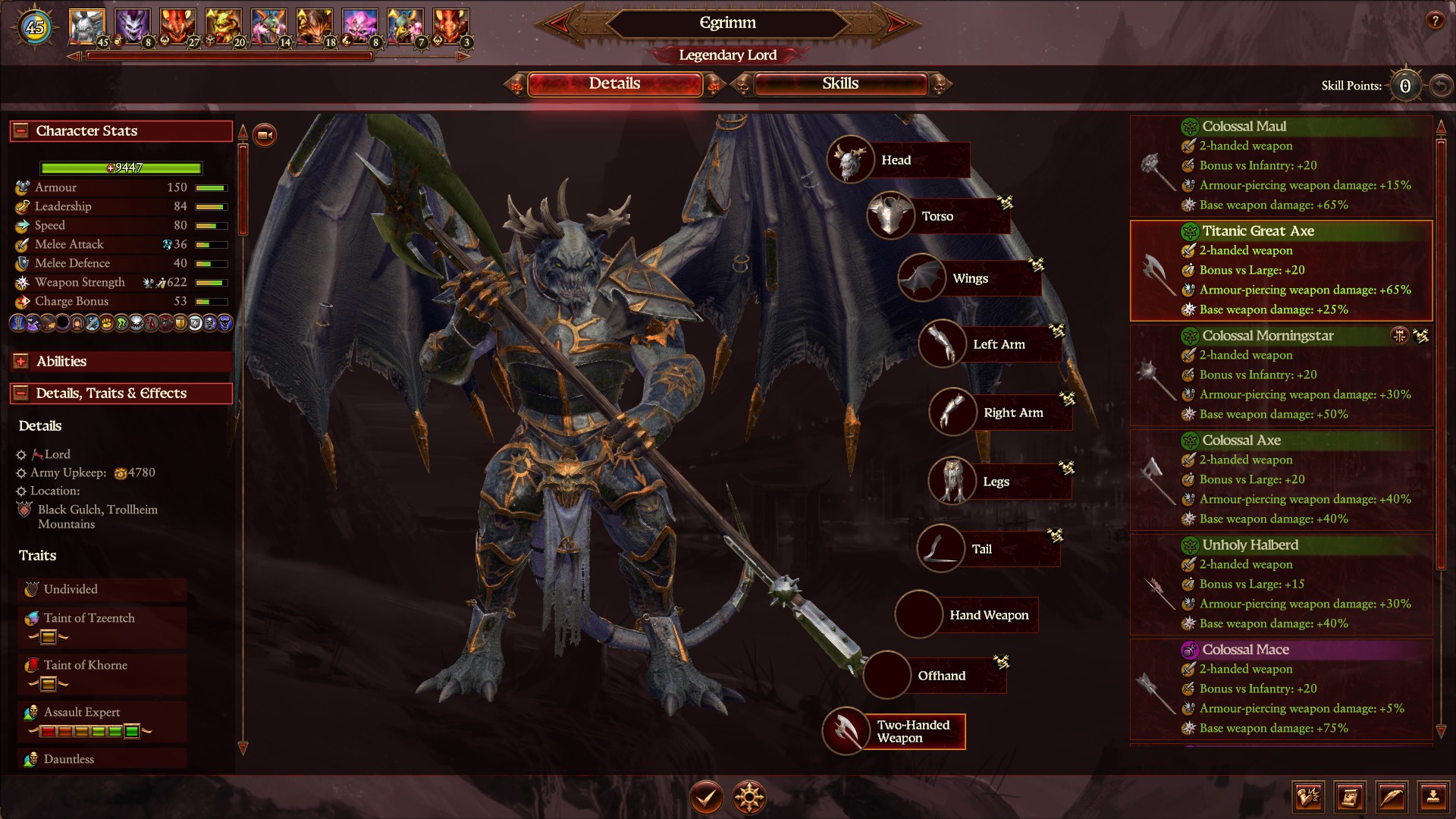
Task: Toggle the camera view button
Action: (265, 135)
